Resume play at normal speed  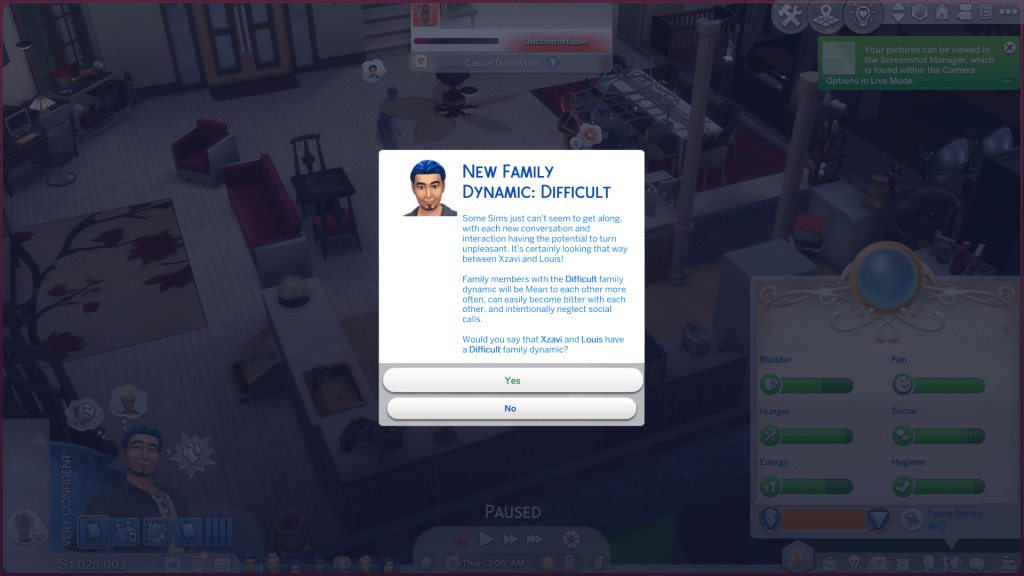[x=487, y=539]
